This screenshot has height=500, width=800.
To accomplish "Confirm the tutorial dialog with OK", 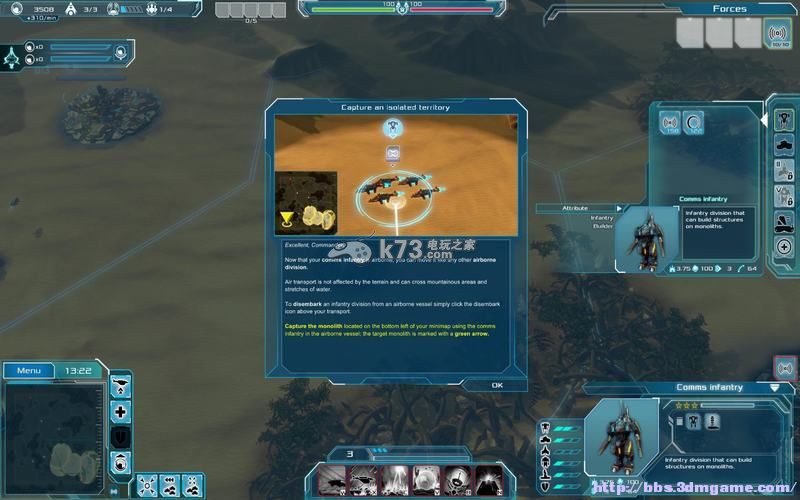I will coord(497,385).
